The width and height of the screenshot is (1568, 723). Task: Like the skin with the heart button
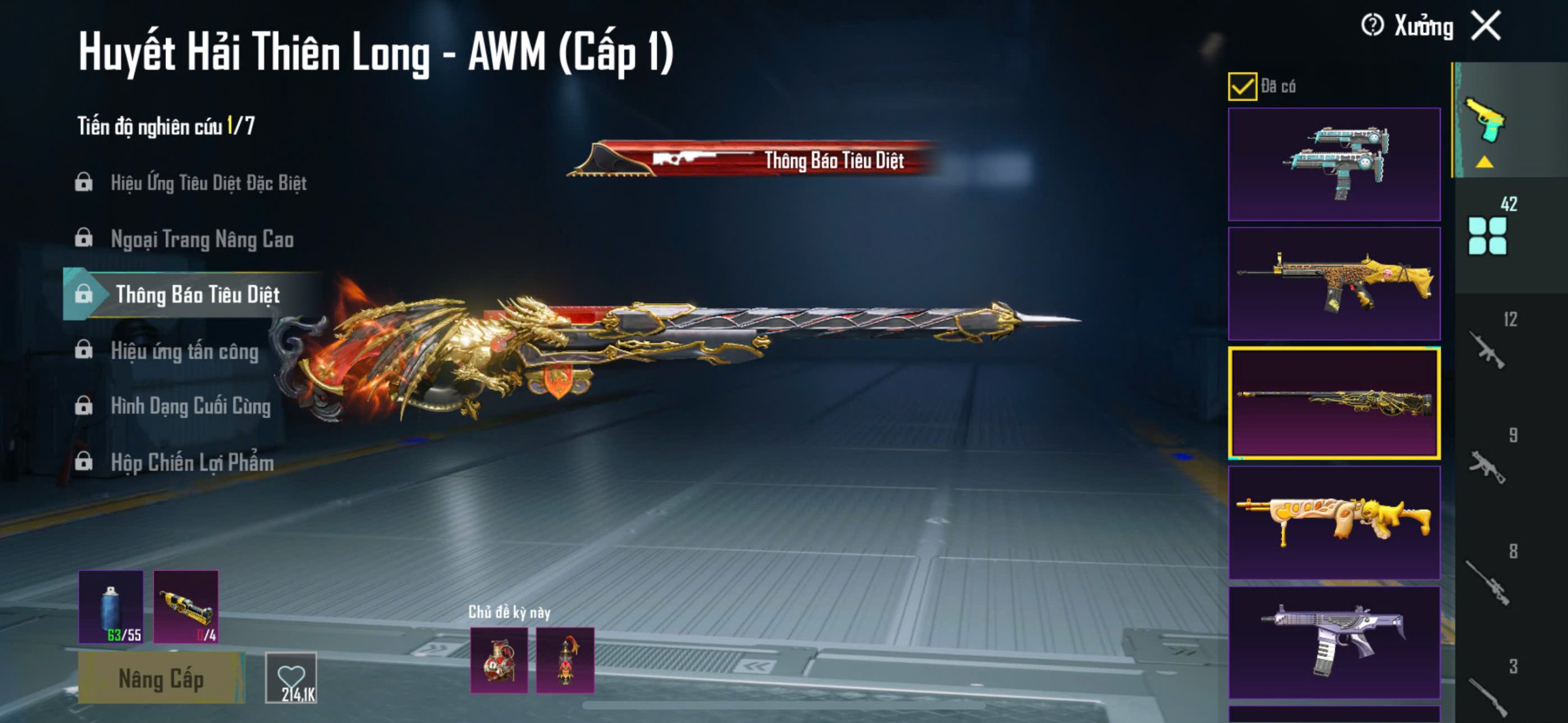tap(291, 678)
